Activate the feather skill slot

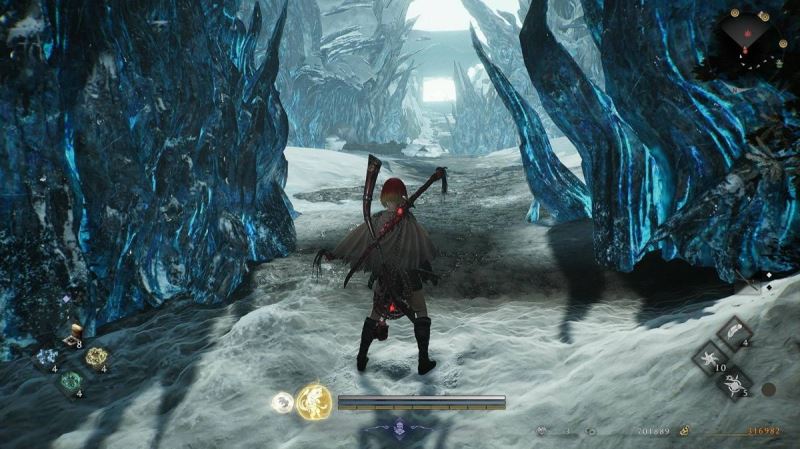tap(735, 333)
